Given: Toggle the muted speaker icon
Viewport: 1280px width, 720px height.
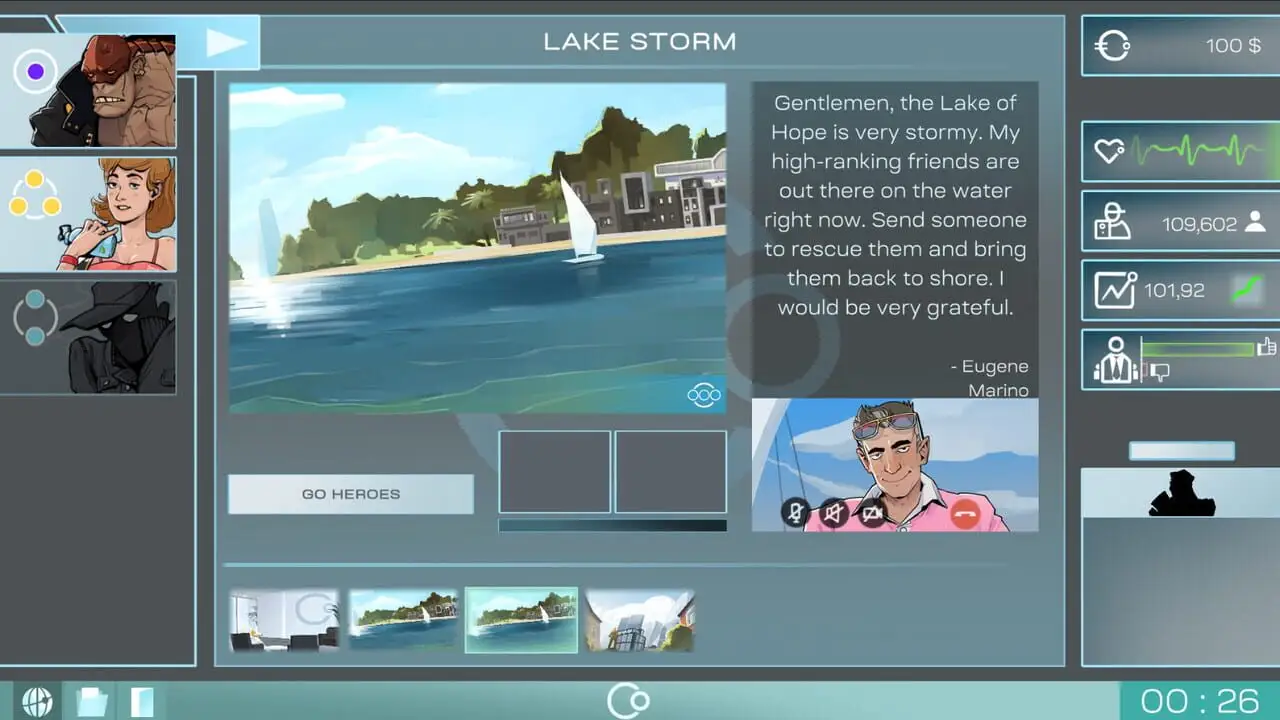Looking at the screenshot, I should point(834,514).
